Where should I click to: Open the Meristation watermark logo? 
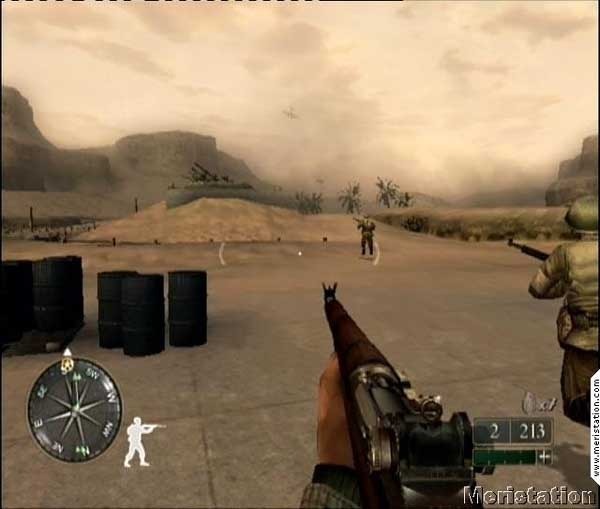click(532, 495)
